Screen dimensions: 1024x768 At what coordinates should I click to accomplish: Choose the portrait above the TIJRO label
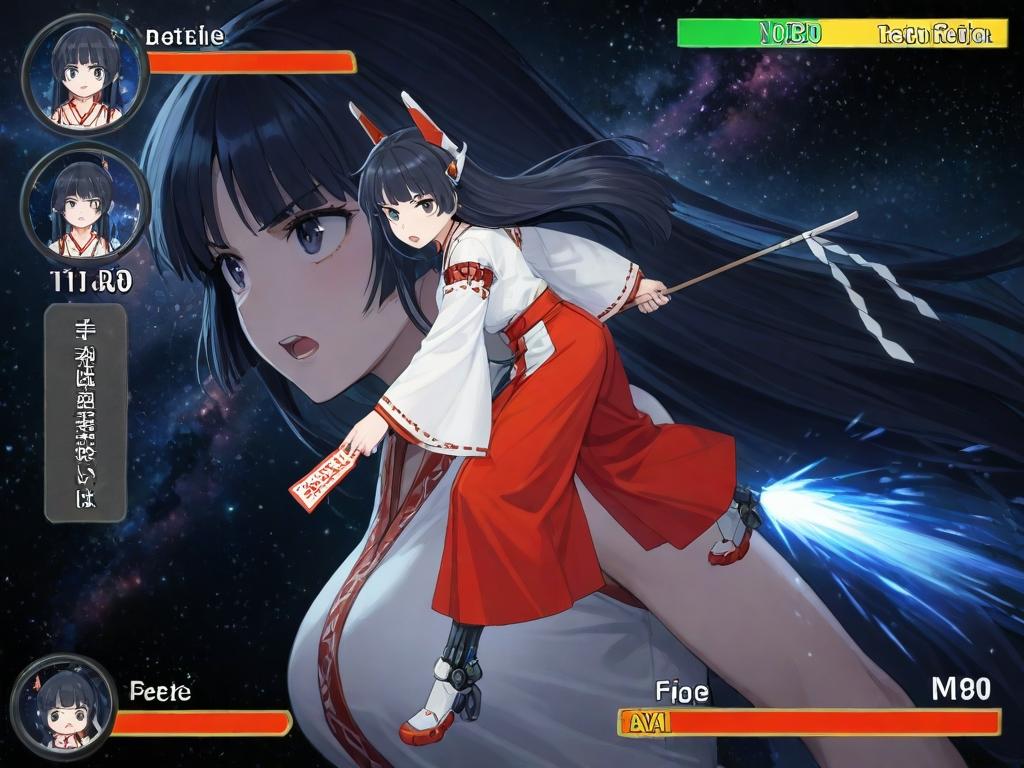(85, 205)
